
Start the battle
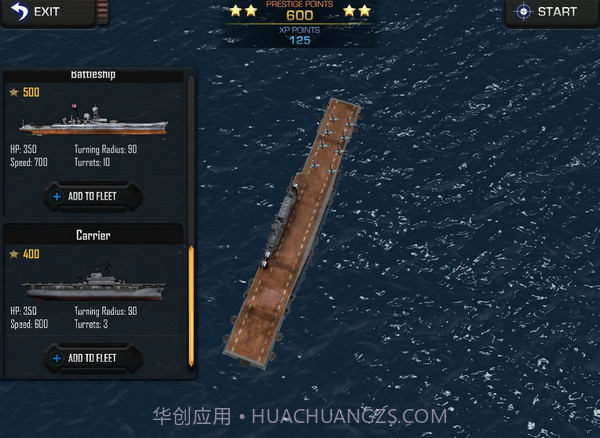tap(547, 12)
